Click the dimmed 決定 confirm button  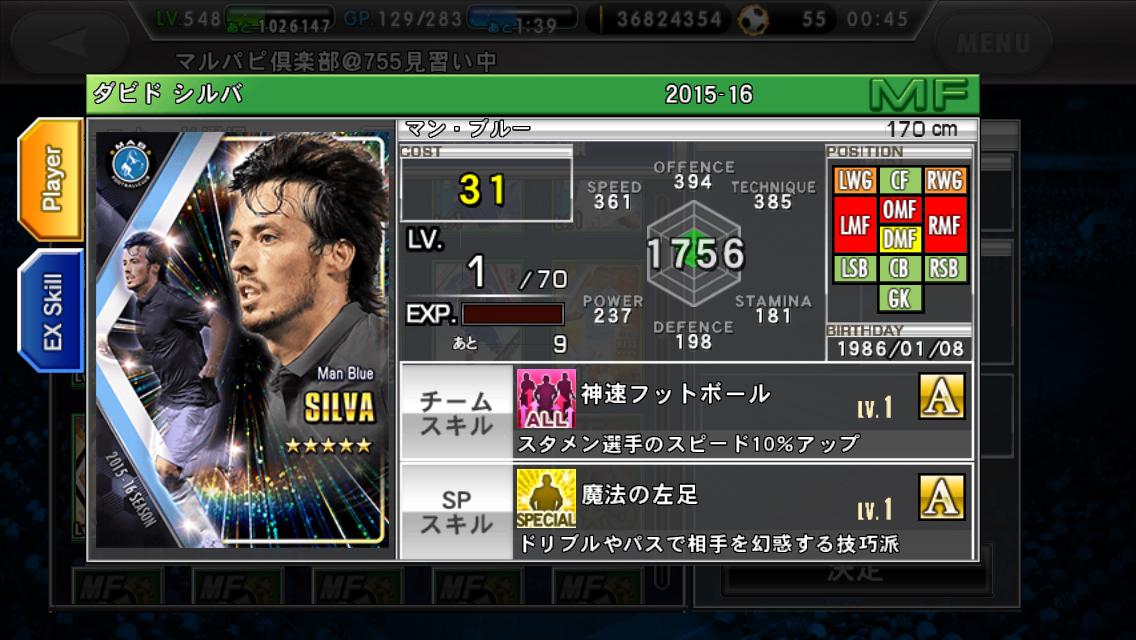tap(855, 573)
